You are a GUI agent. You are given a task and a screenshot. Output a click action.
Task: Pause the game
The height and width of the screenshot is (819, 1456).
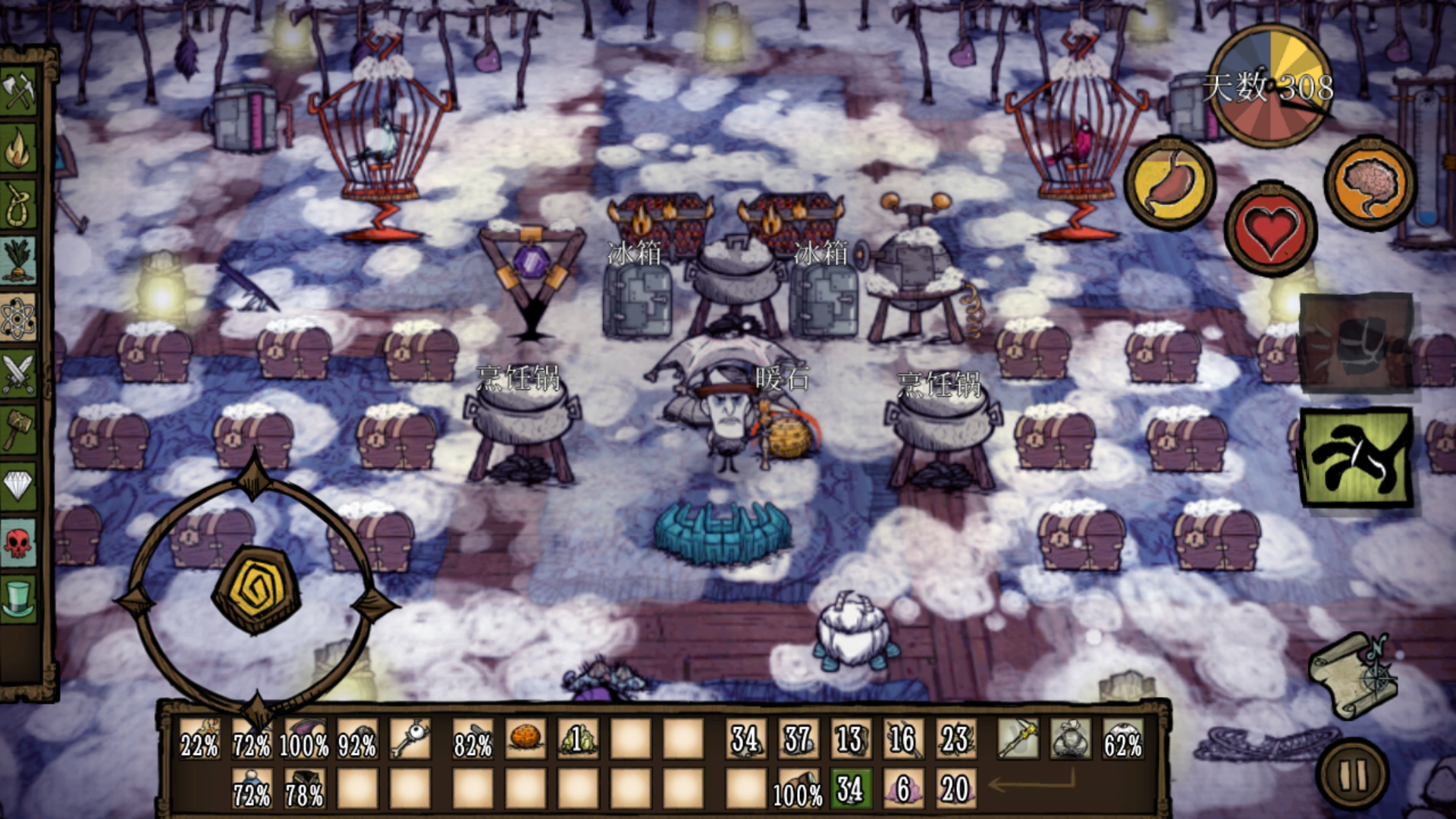[1354, 775]
